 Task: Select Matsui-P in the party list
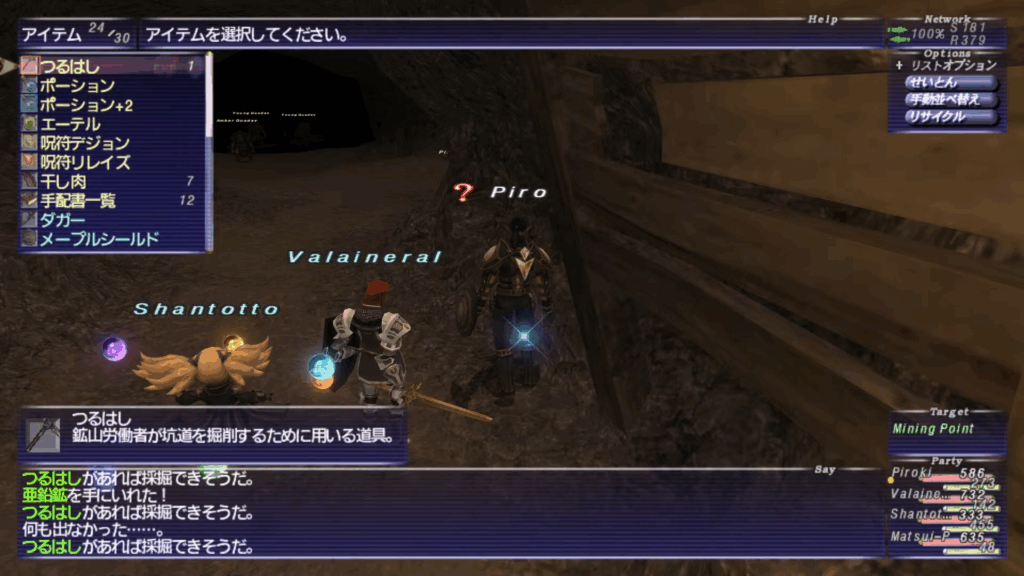(946, 536)
